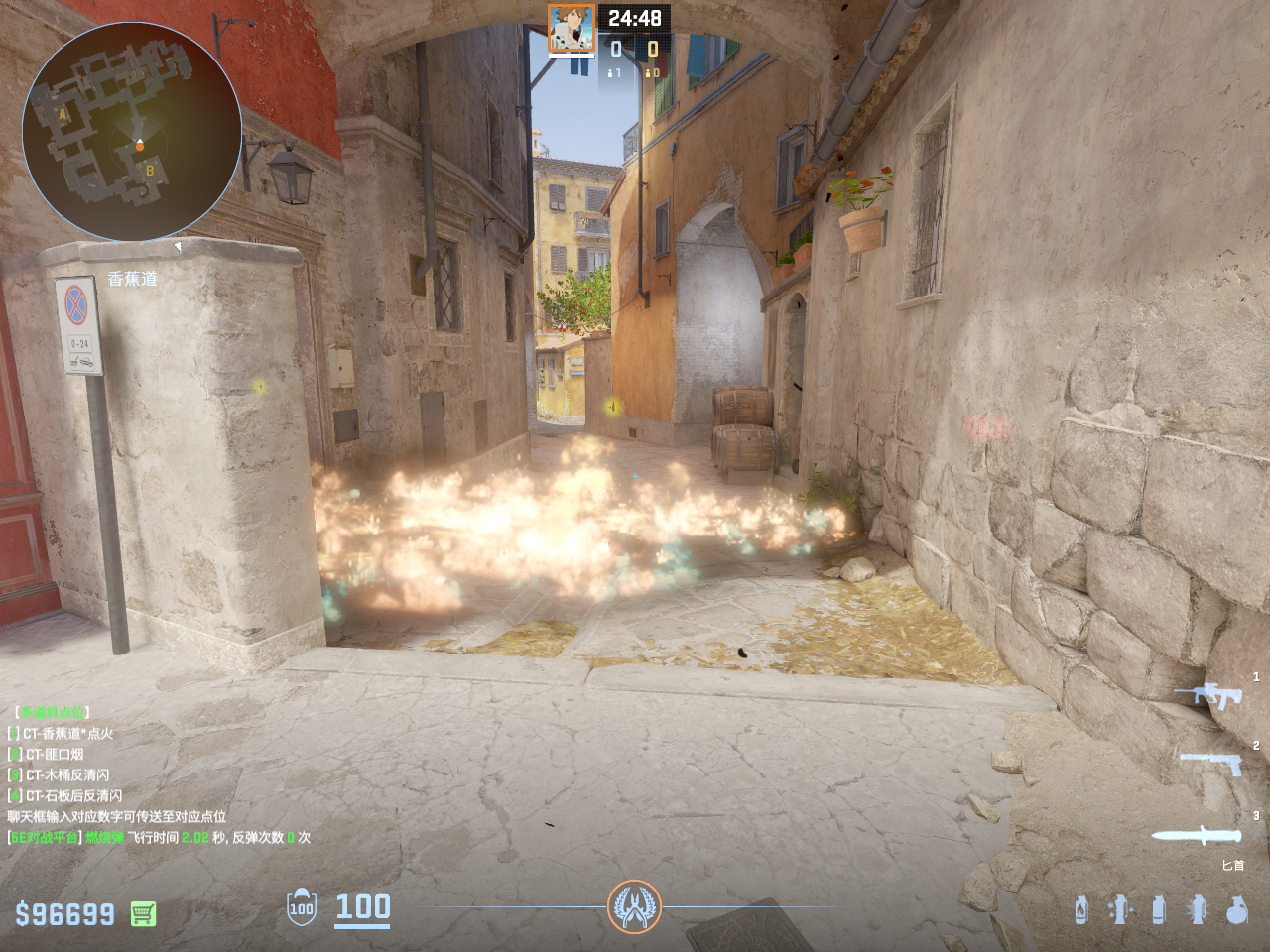Select the AUG rifle in slot 1

tap(1208, 695)
